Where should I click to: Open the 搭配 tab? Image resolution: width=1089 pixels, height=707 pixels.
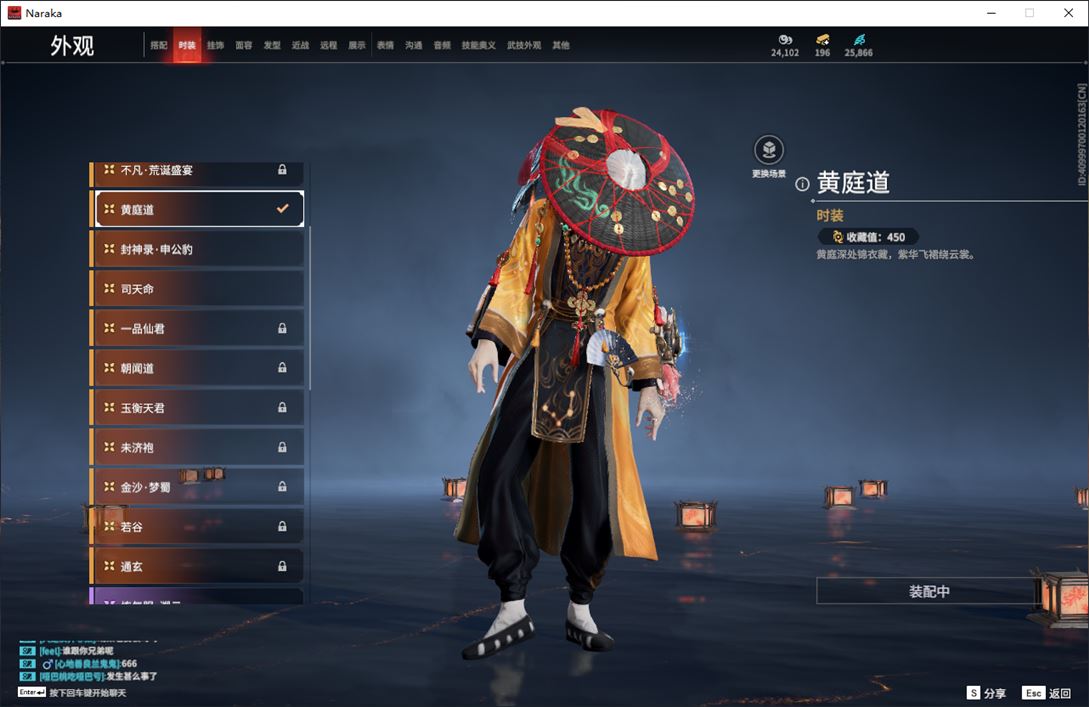(159, 45)
